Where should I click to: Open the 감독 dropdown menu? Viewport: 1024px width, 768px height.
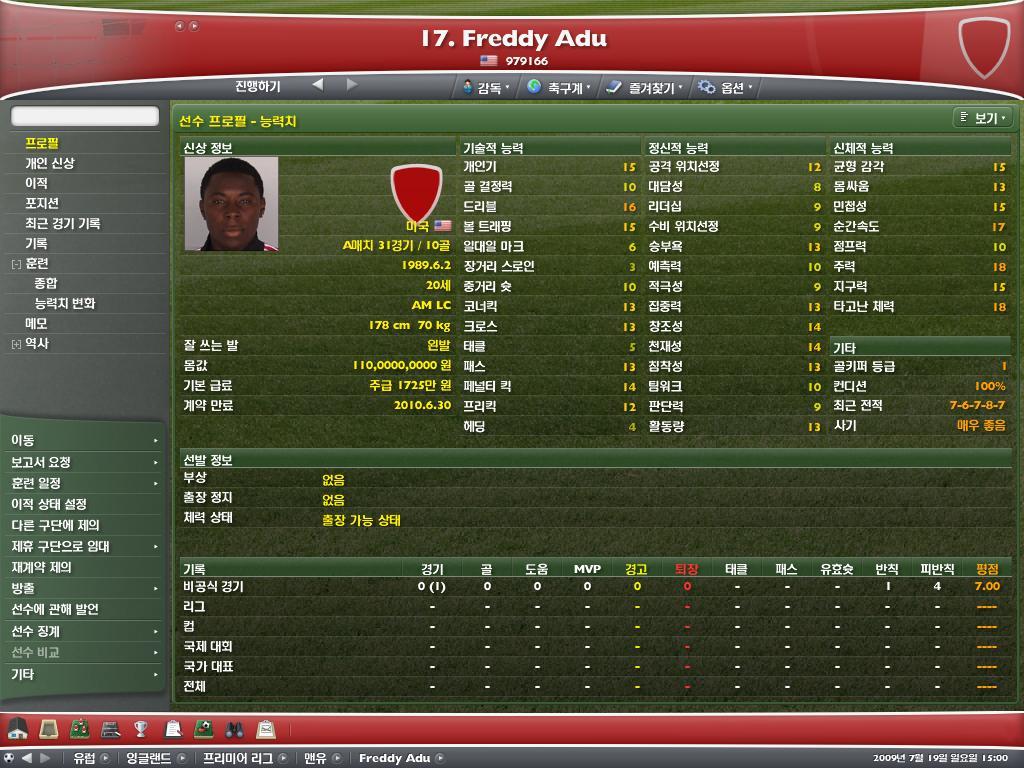click(487, 88)
